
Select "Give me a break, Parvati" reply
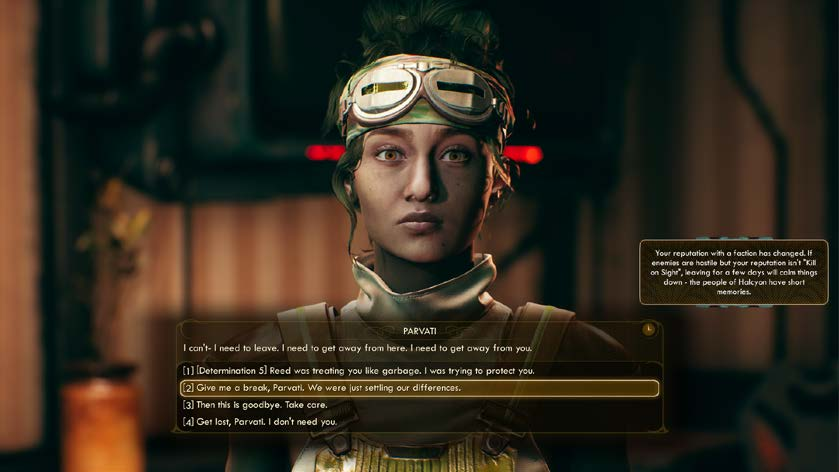[x=320, y=388]
